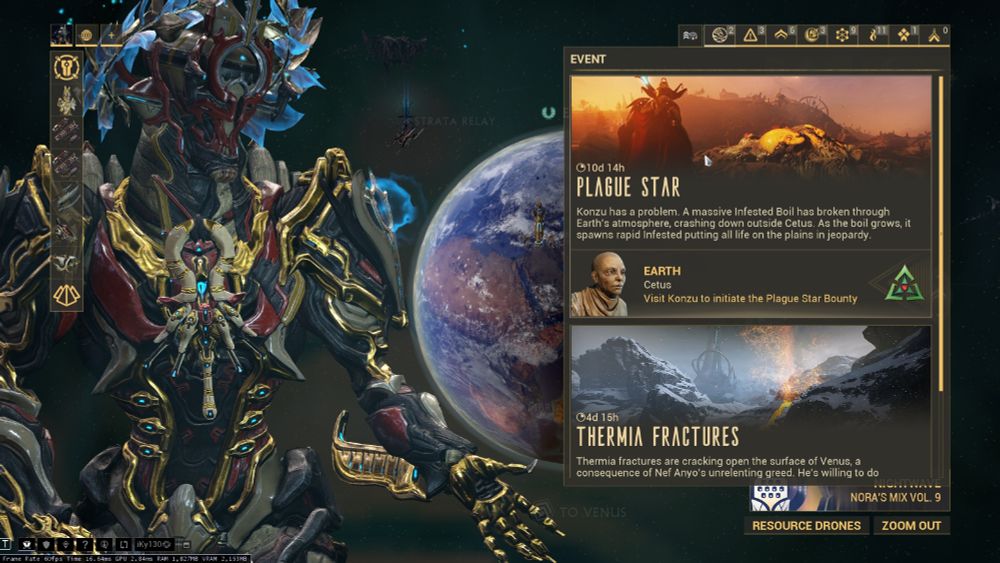
Task: Click the player avatar icon
Action: [x=62, y=35]
